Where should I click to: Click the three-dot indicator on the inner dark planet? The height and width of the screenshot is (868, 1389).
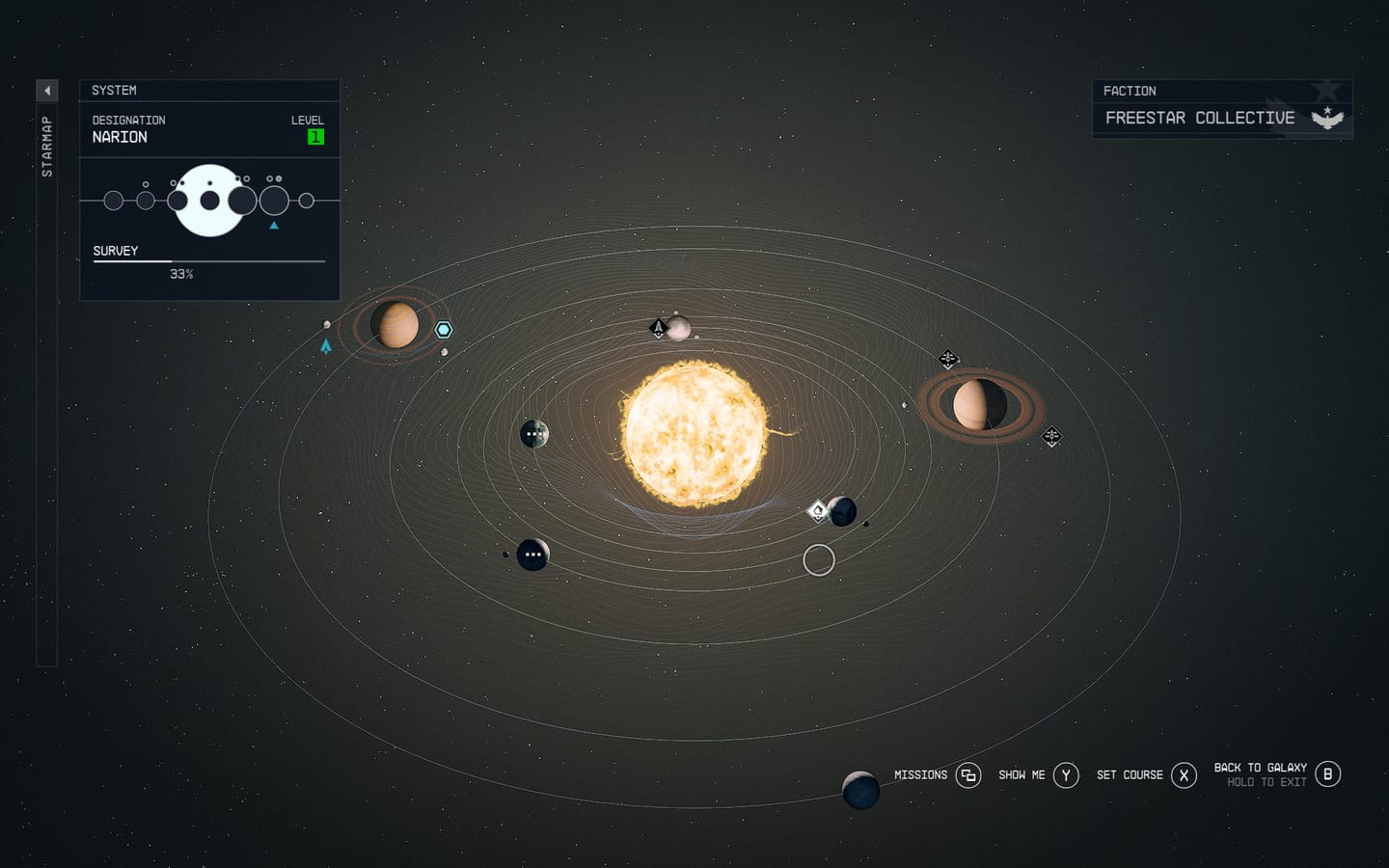(534, 434)
